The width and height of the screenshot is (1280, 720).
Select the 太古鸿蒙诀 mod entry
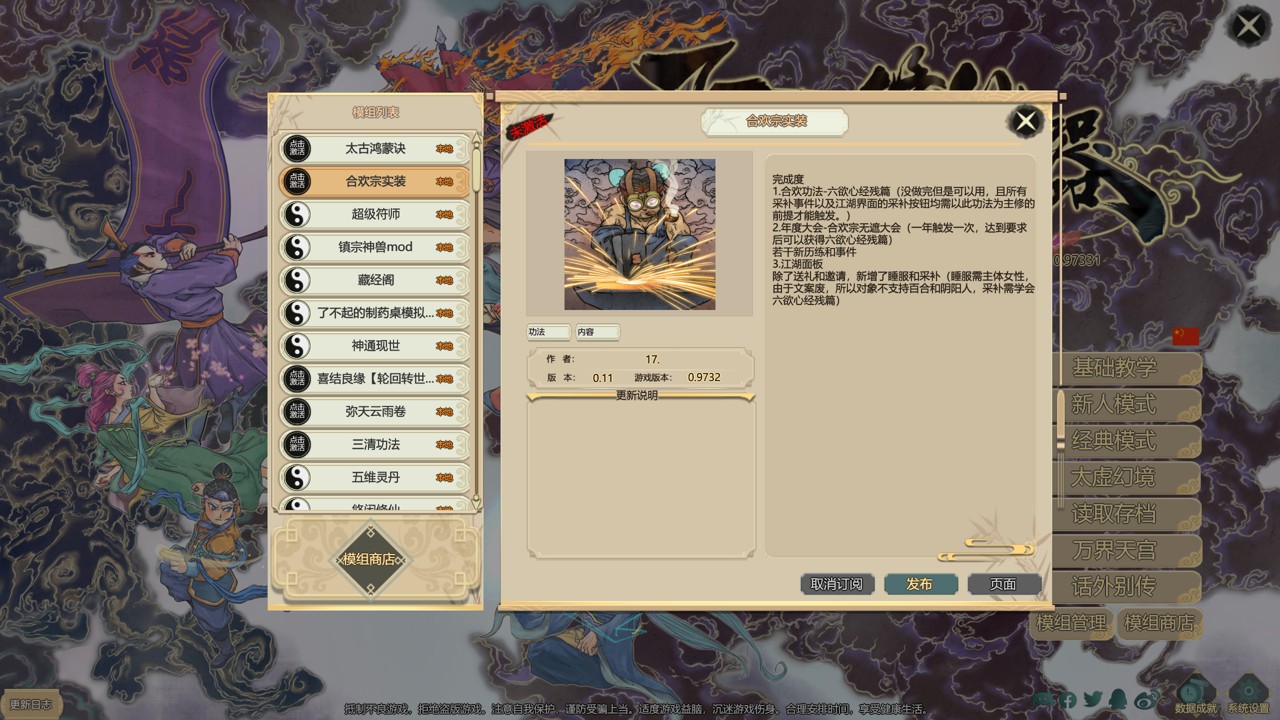tap(375, 149)
